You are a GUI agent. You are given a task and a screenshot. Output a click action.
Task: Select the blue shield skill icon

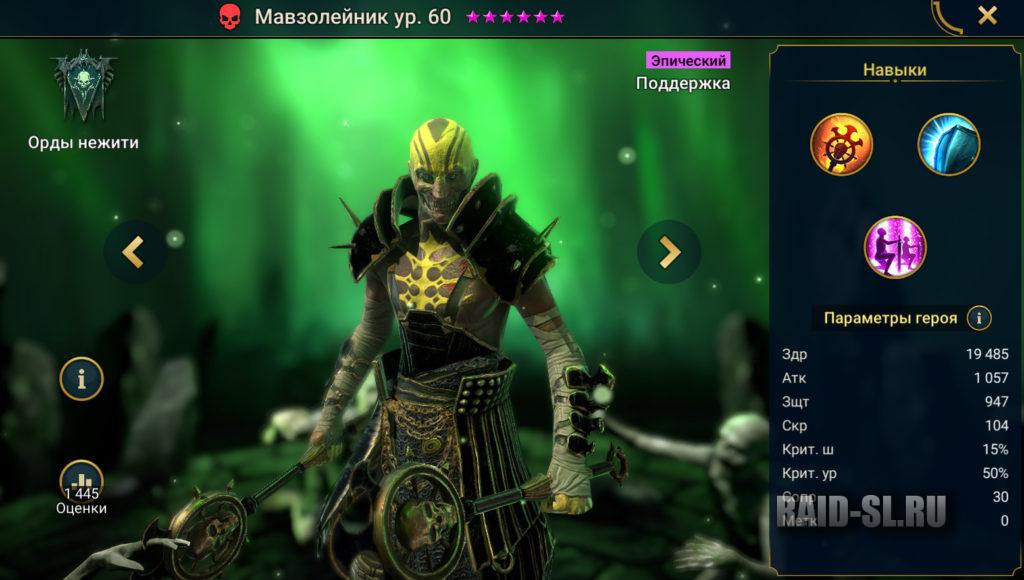click(x=948, y=144)
